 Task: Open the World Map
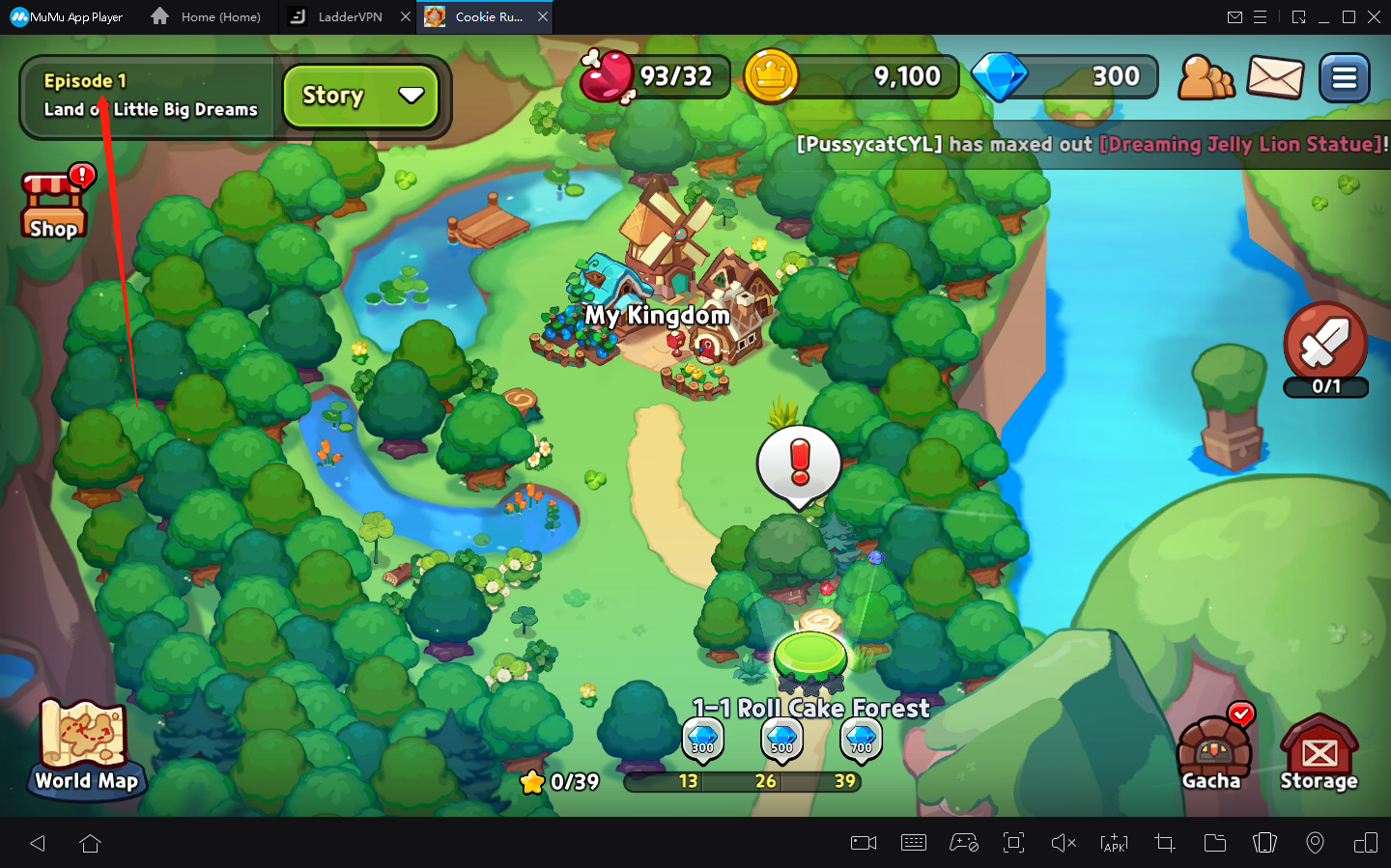[85, 748]
